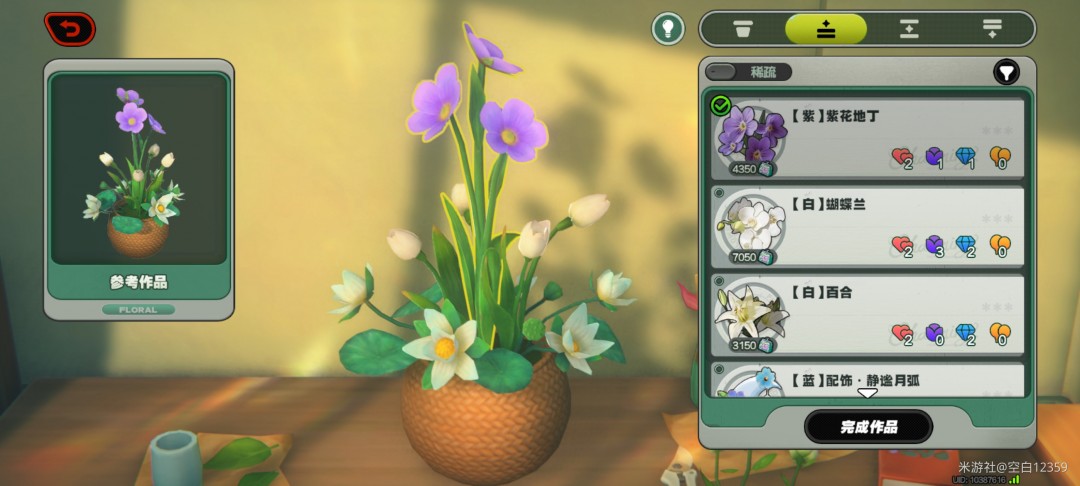Switch to the flower pot tab

coord(743,29)
